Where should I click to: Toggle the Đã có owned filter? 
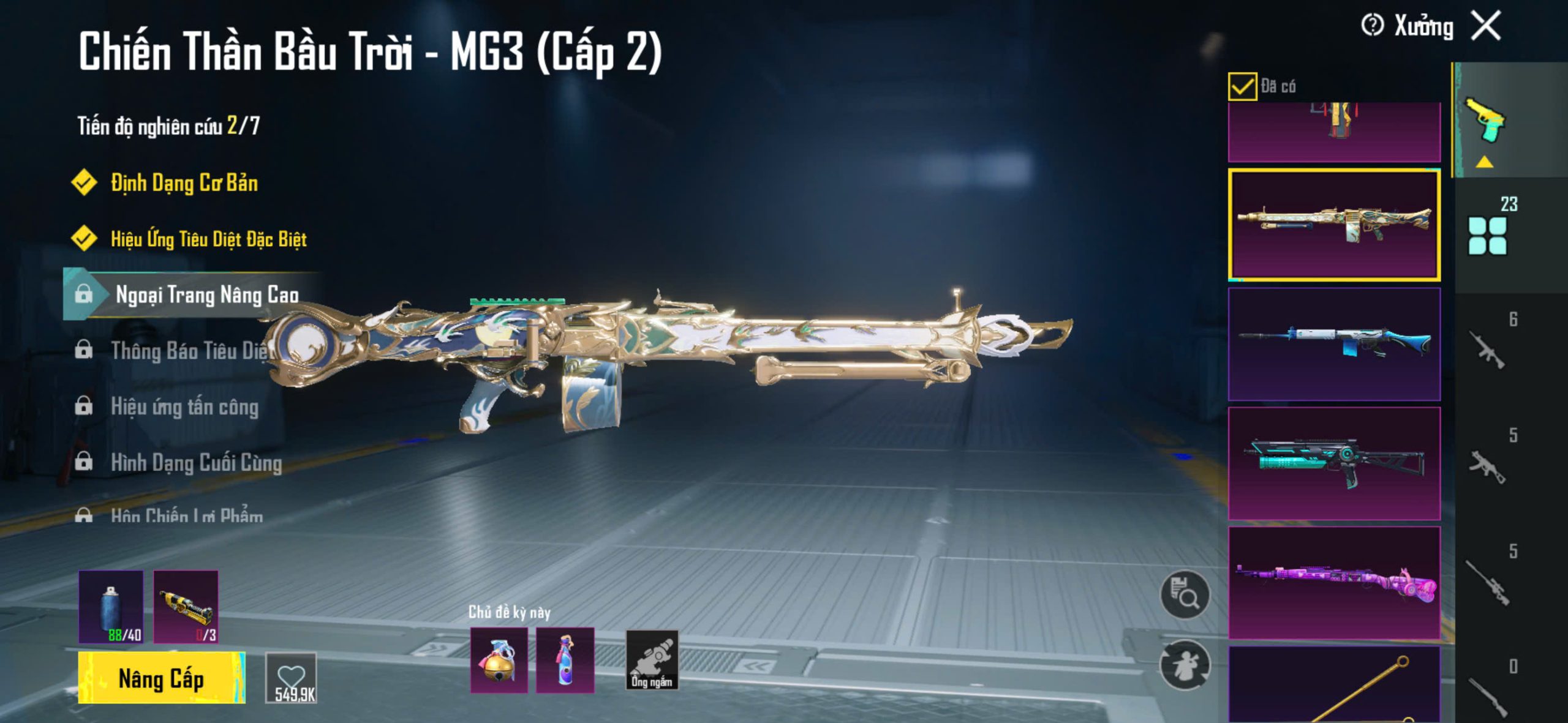1242,86
